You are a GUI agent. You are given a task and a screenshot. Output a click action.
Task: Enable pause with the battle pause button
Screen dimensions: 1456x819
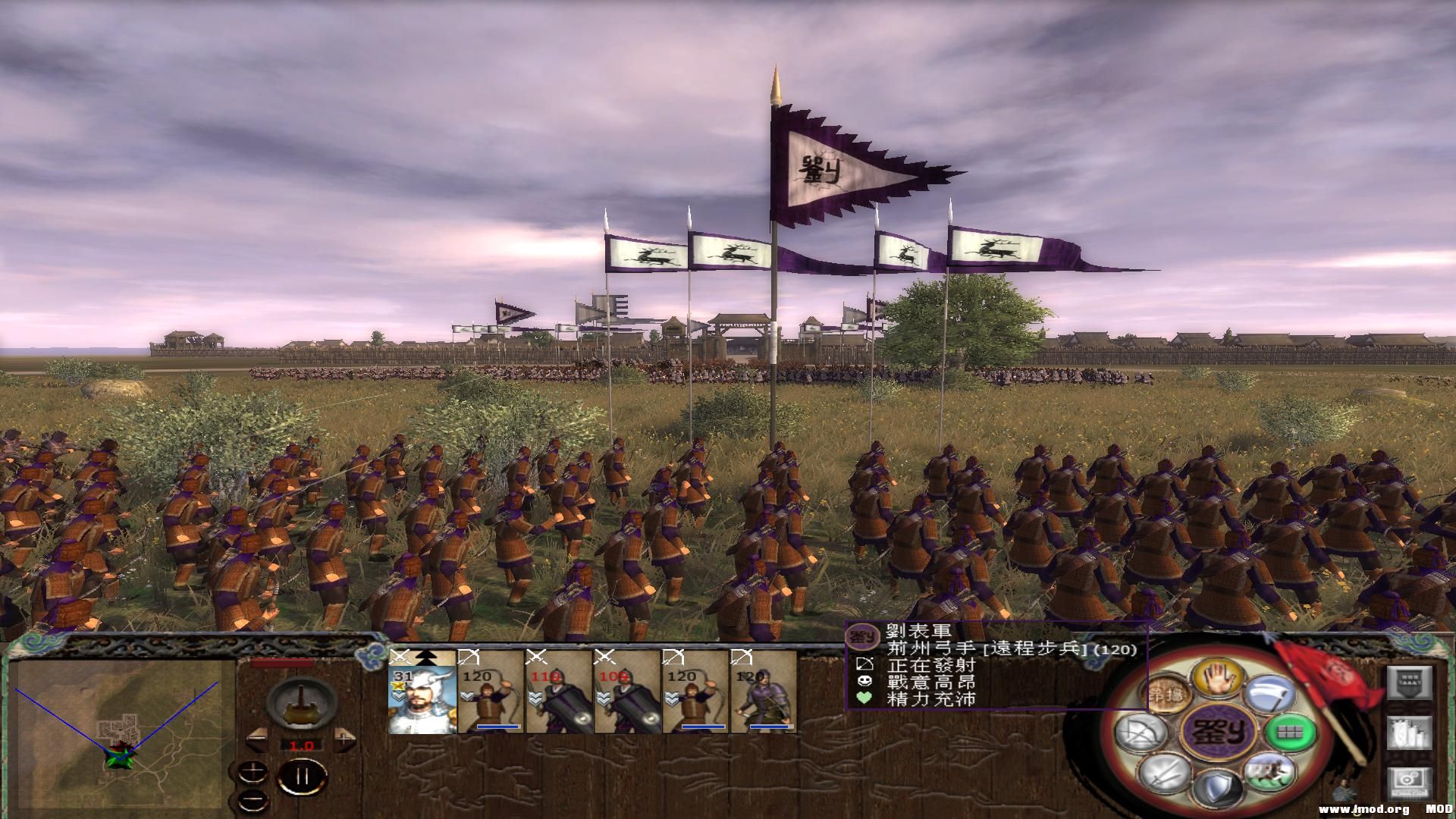tap(302, 777)
